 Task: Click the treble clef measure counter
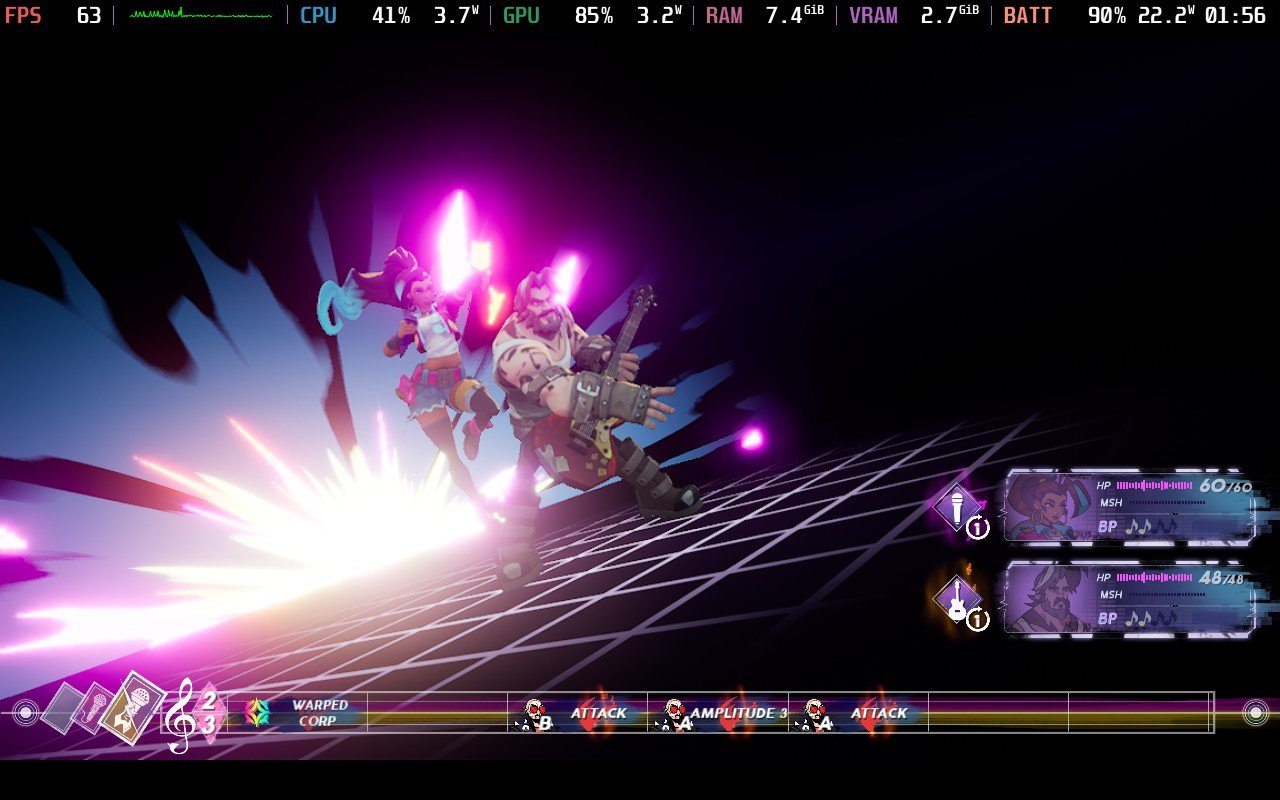(191, 713)
